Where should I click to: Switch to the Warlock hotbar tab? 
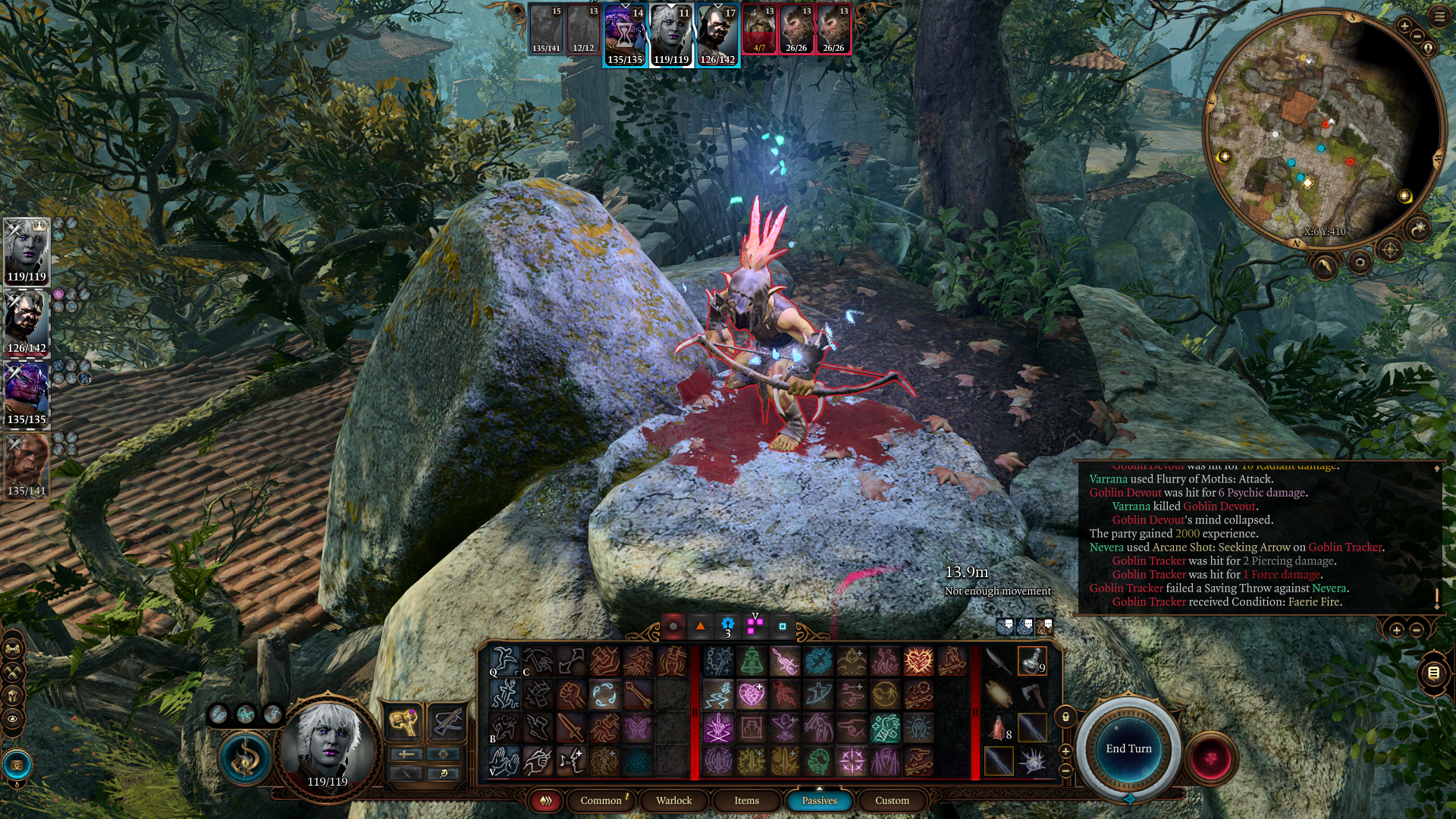[x=673, y=800]
